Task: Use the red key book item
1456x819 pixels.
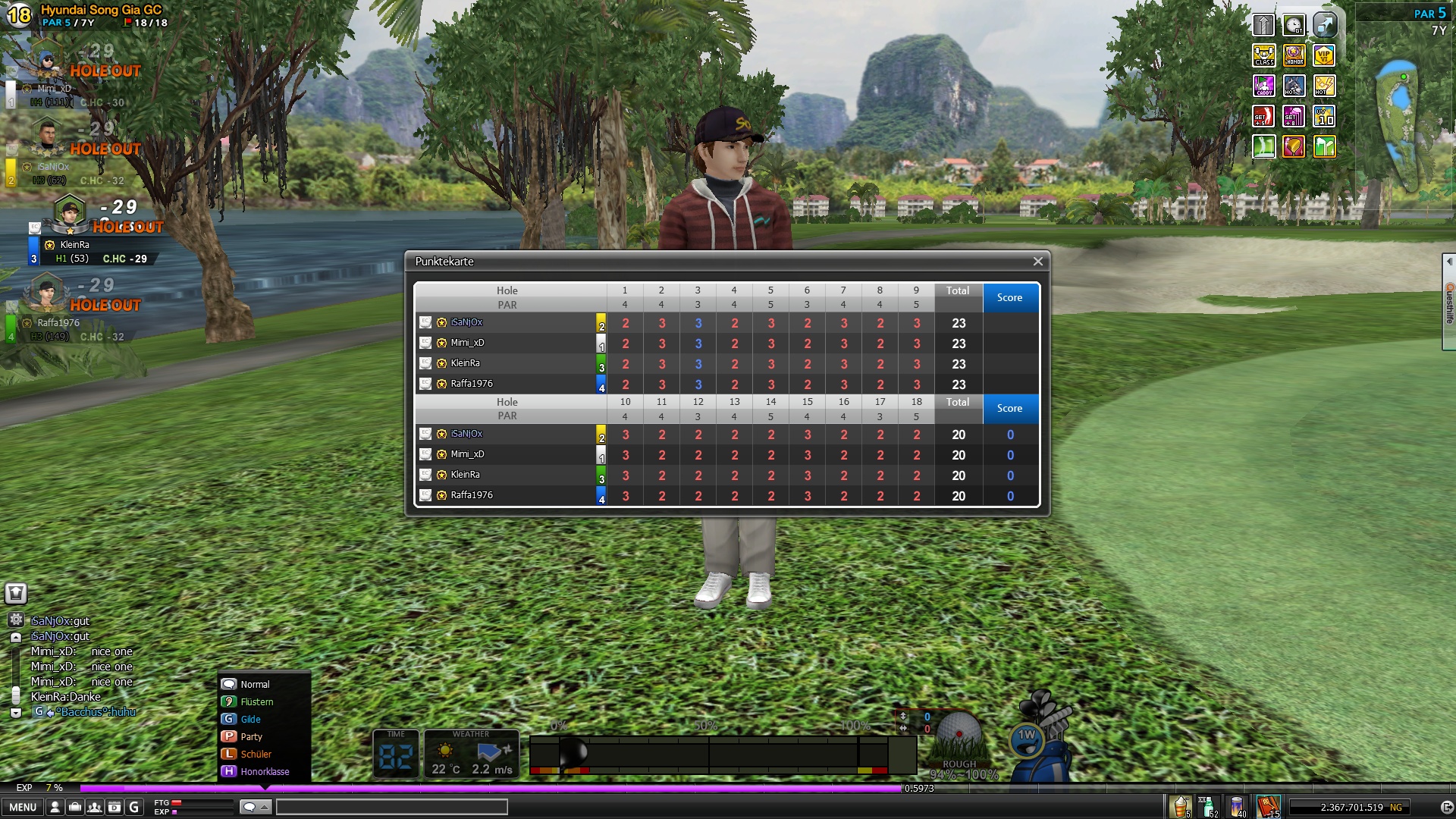Action: point(1268,806)
